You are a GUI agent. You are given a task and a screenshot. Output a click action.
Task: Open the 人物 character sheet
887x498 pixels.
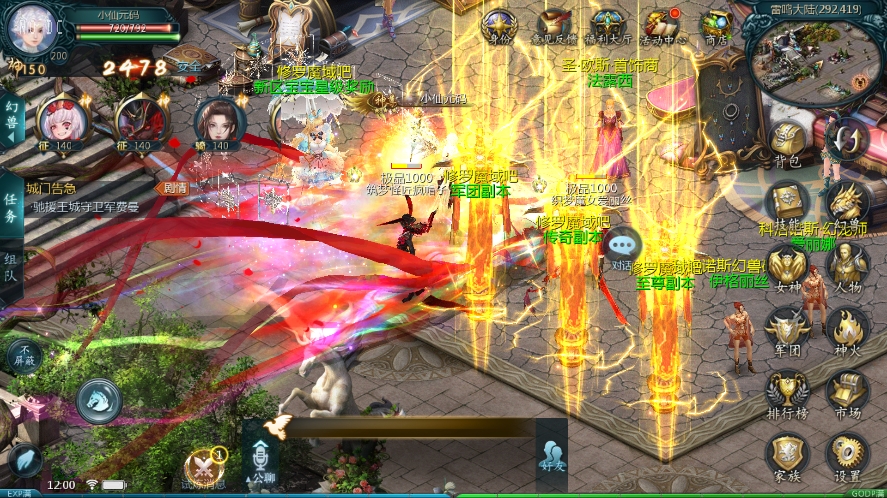point(847,265)
